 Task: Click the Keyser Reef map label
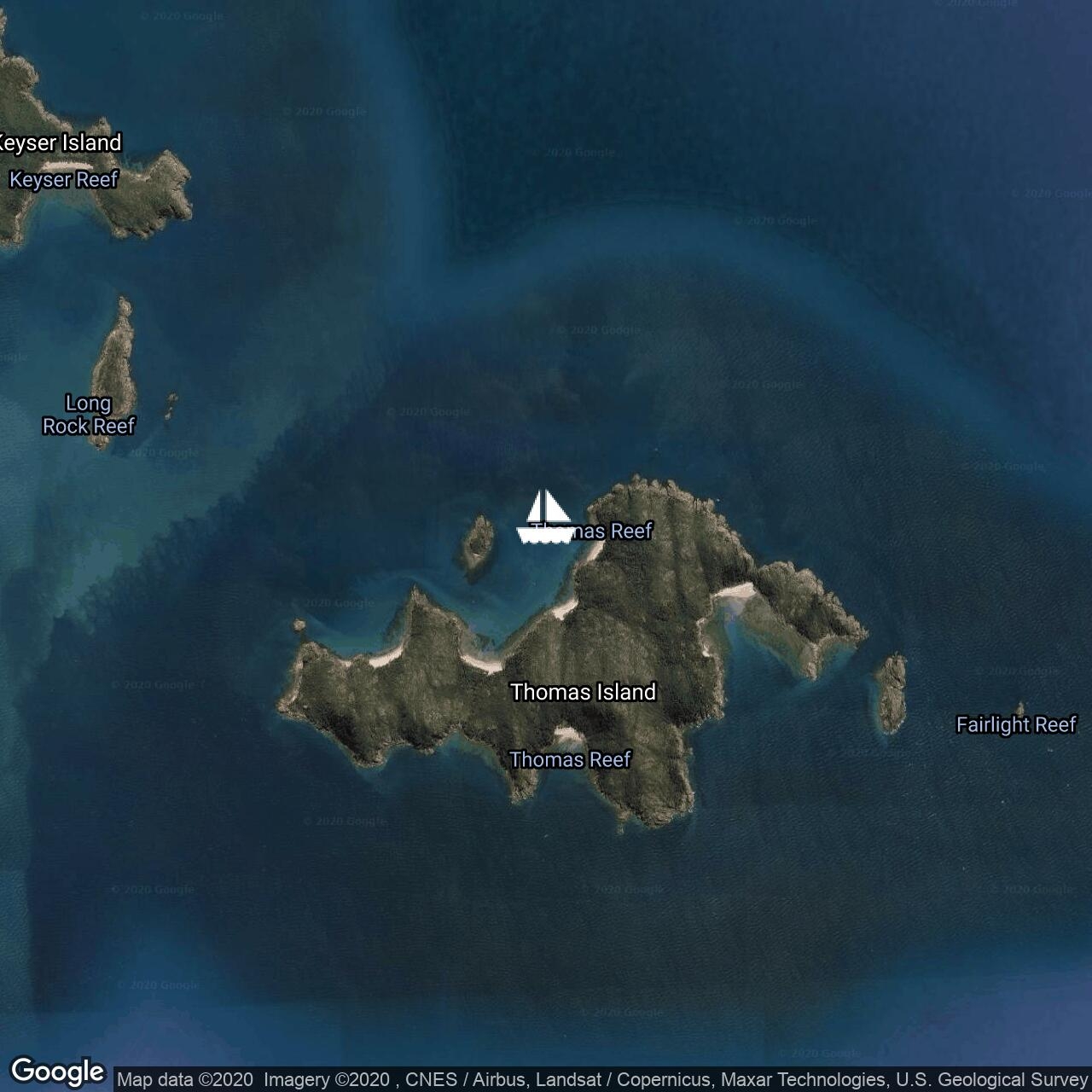pos(64,180)
